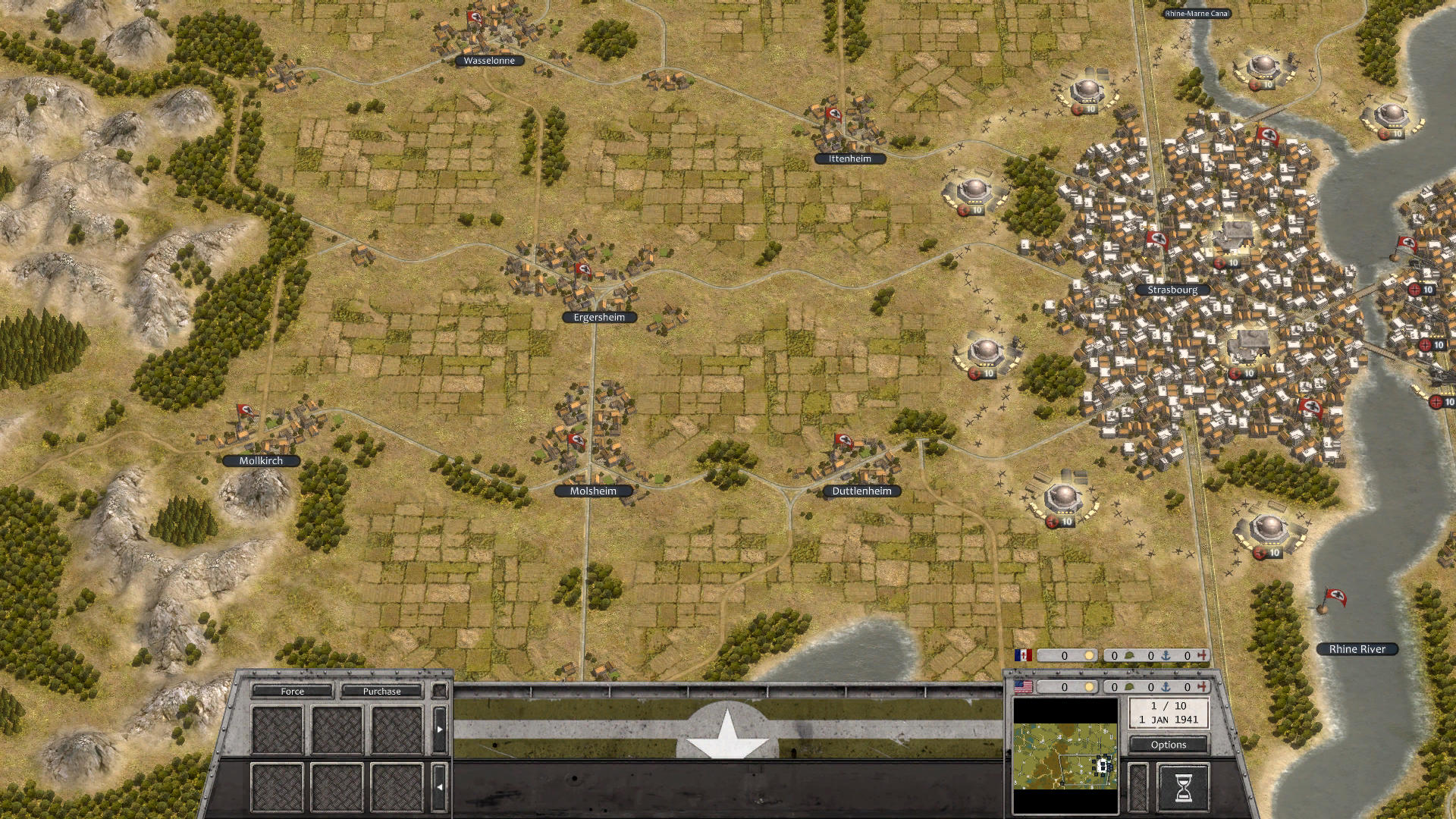Click the red aircraft points icon
Image resolution: width=1456 pixels, height=819 pixels.
click(x=1203, y=687)
